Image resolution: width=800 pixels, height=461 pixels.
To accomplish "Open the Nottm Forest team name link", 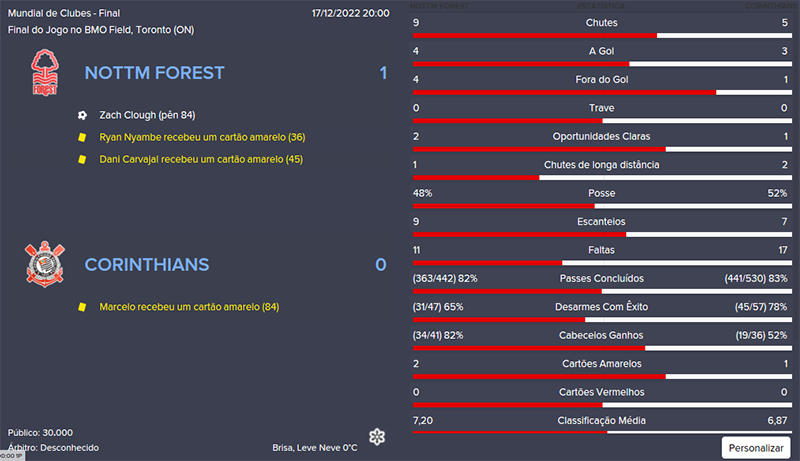I will 154,73.
